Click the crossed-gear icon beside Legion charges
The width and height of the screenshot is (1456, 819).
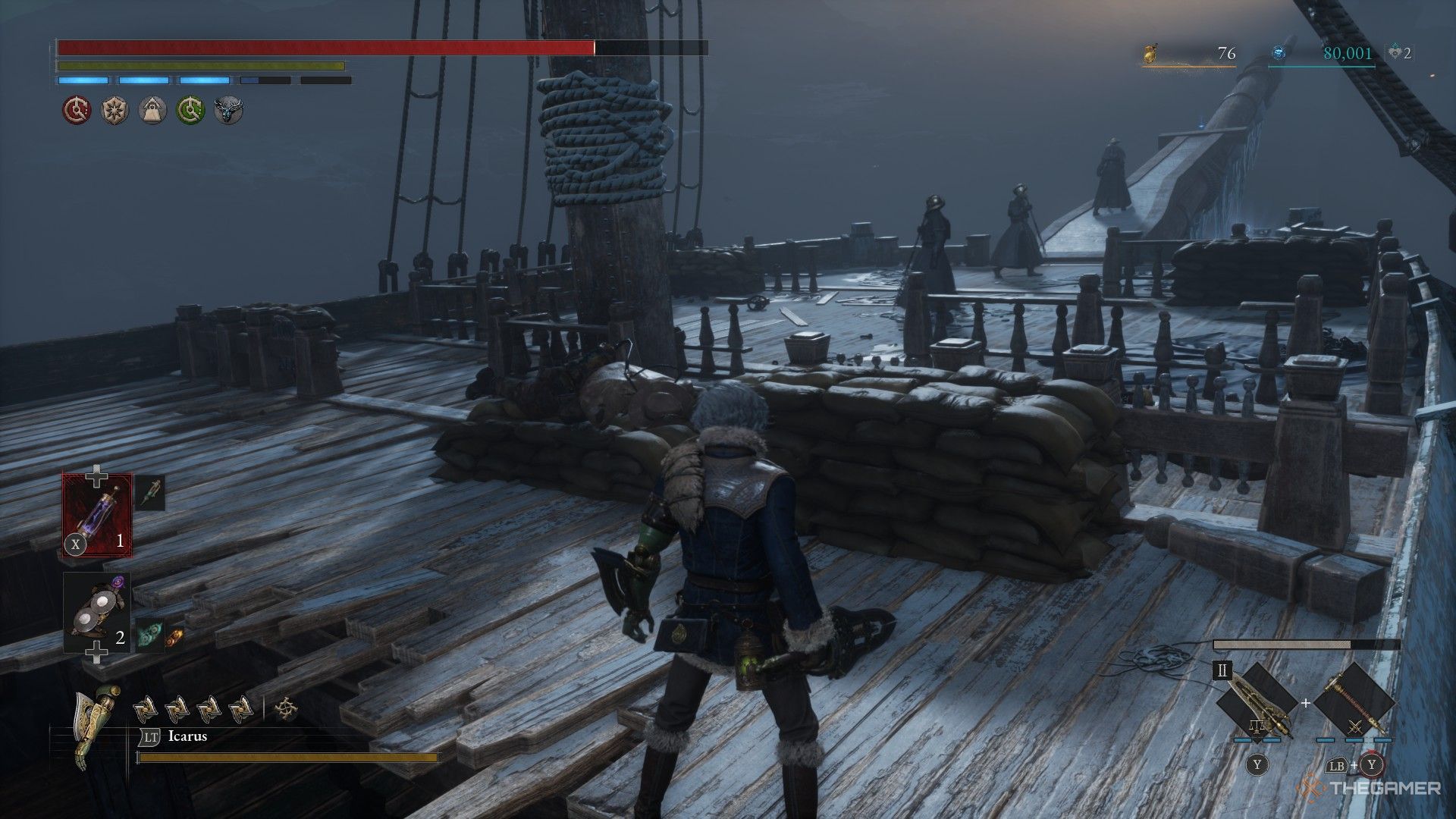click(x=287, y=709)
